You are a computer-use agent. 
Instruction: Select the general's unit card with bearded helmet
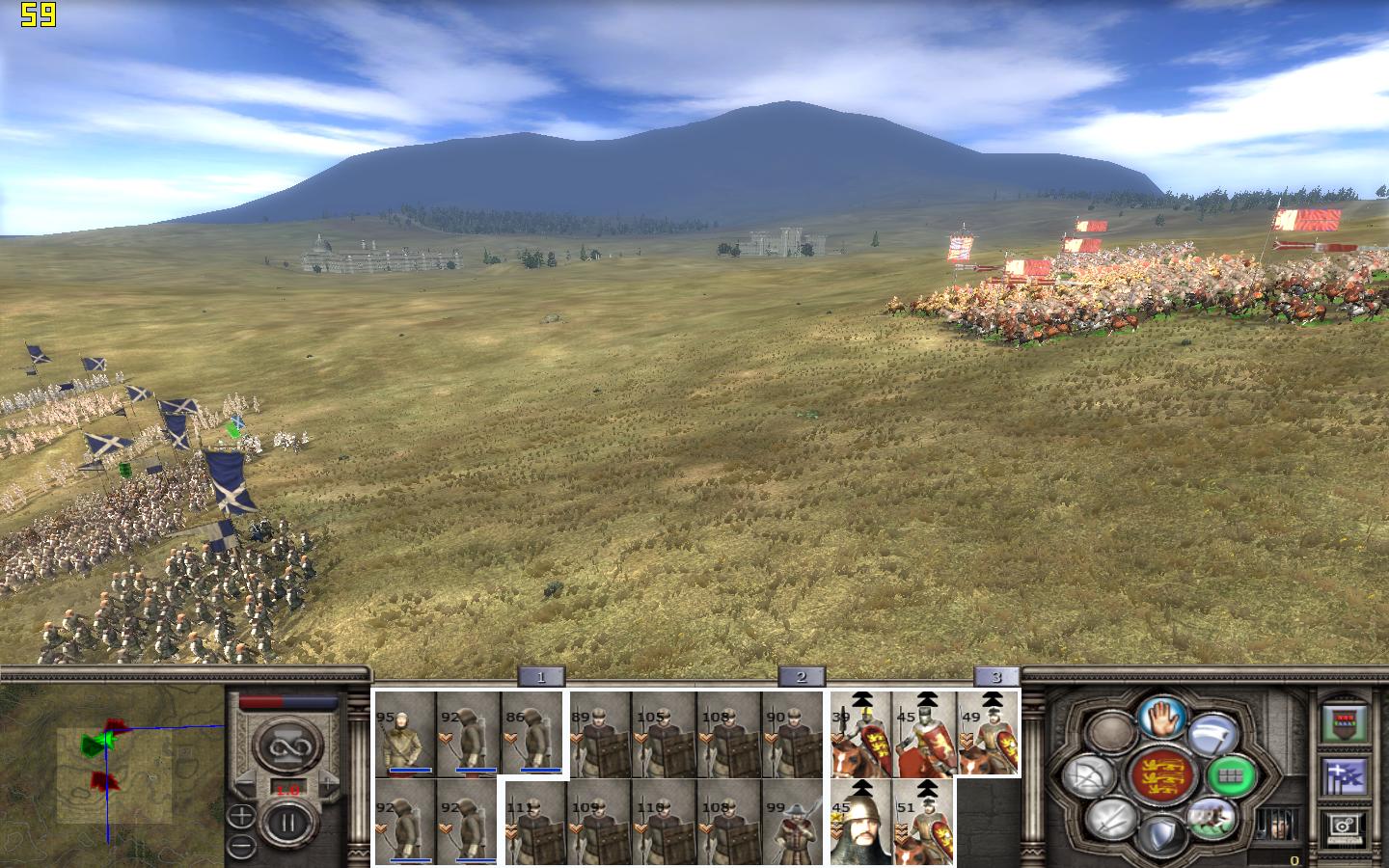[860, 822]
